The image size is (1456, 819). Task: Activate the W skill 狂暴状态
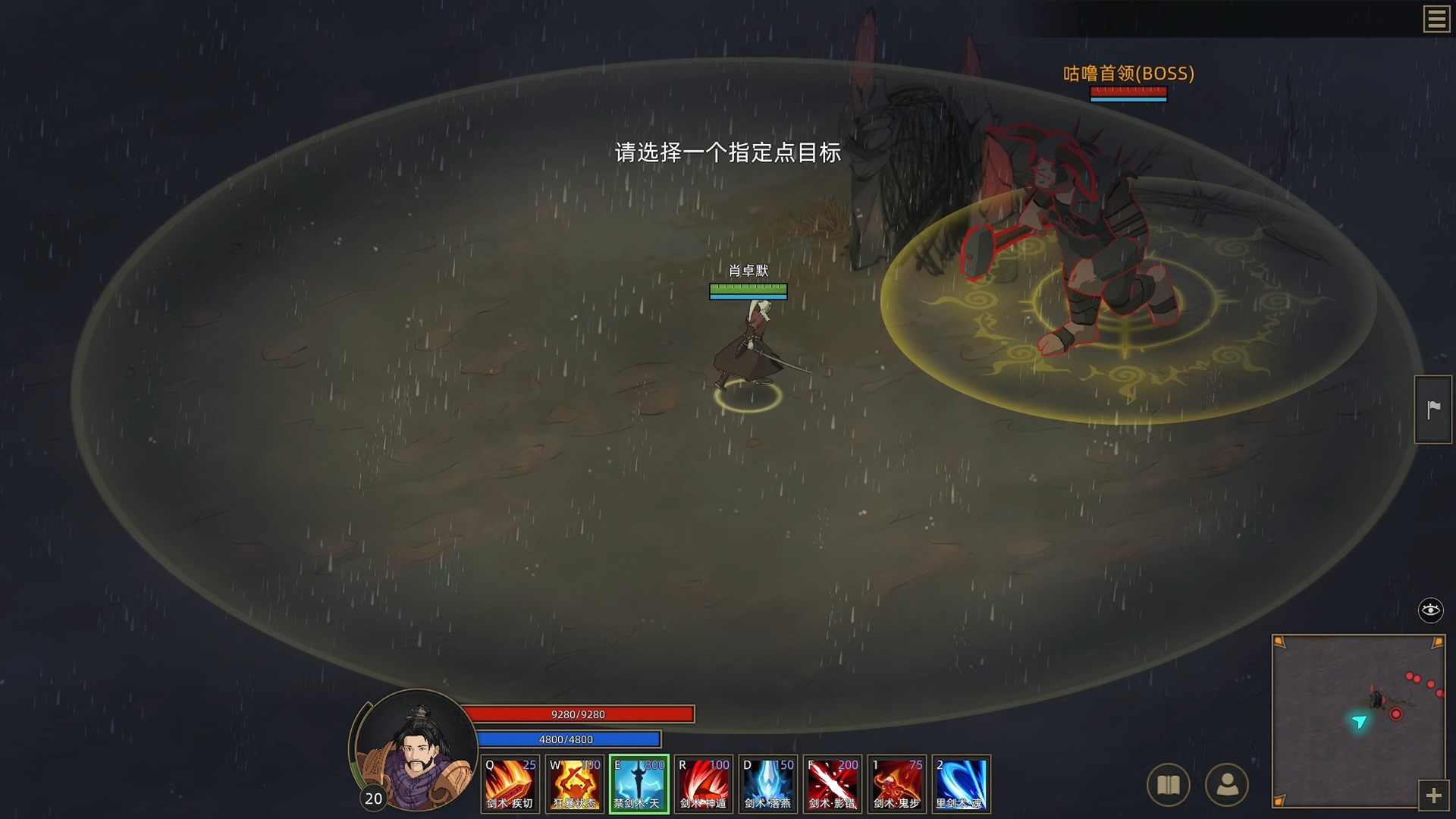(574, 784)
